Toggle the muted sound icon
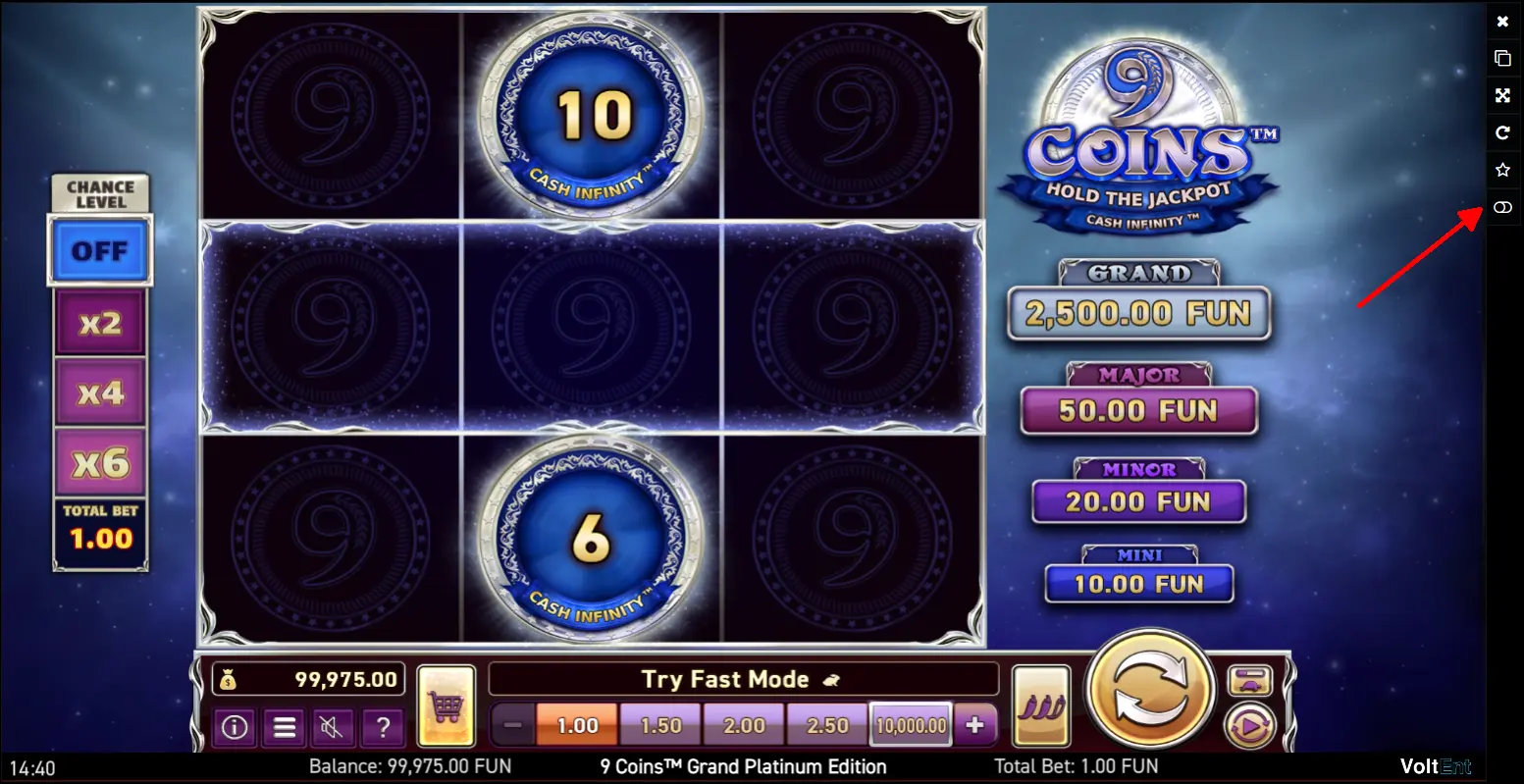 (333, 727)
